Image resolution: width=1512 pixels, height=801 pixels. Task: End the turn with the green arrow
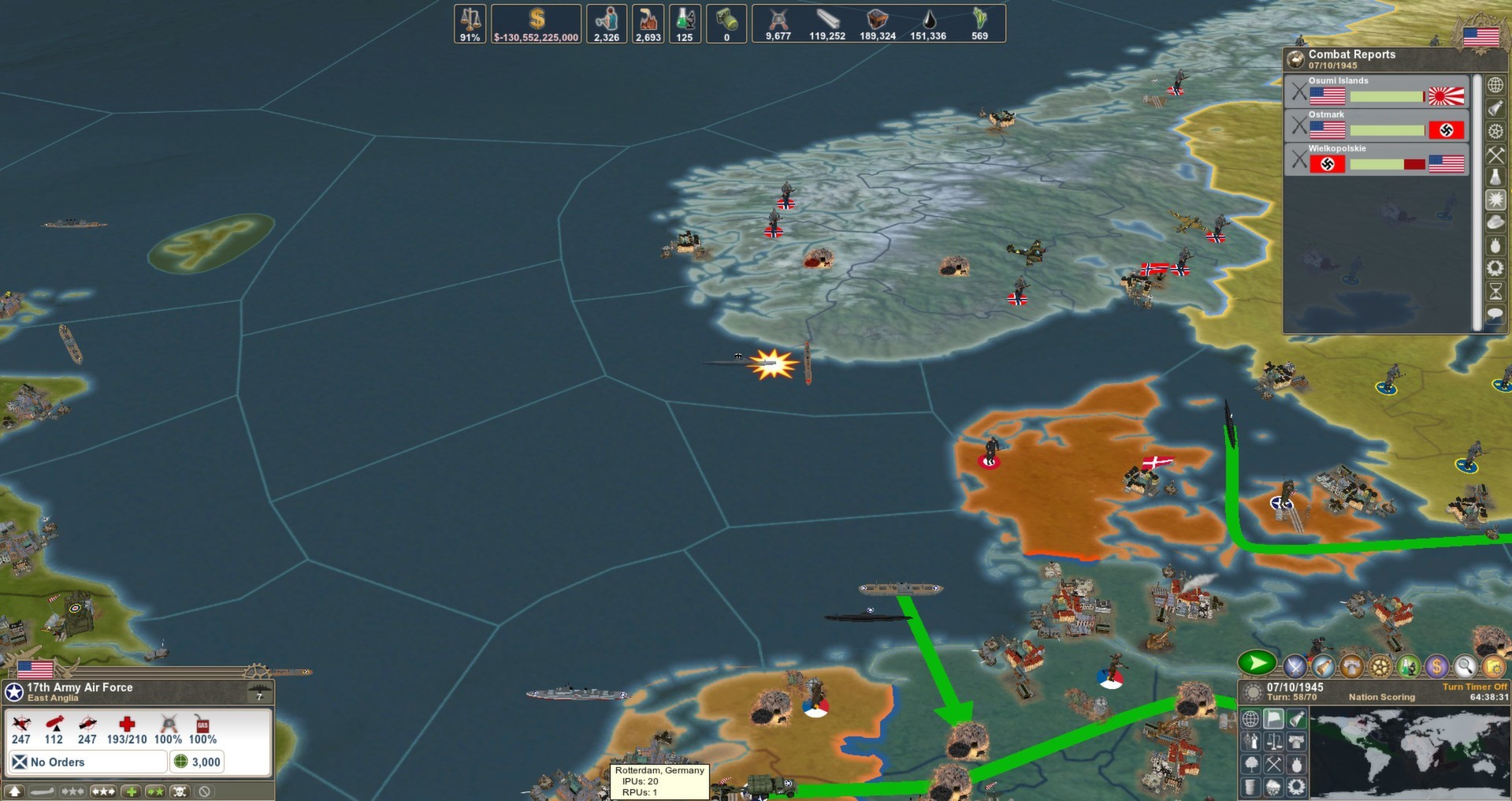(x=1257, y=664)
